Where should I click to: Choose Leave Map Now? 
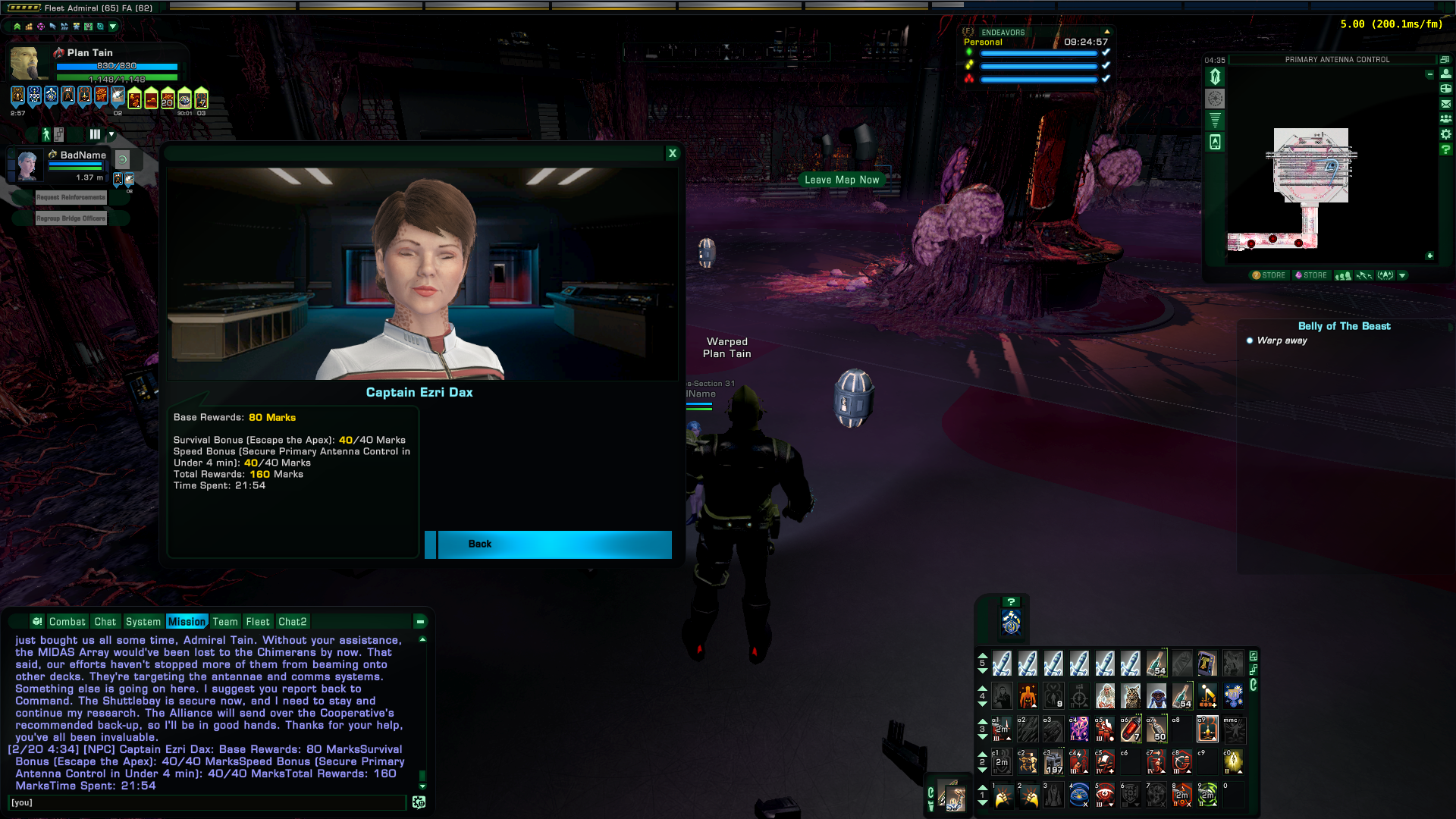point(842,180)
